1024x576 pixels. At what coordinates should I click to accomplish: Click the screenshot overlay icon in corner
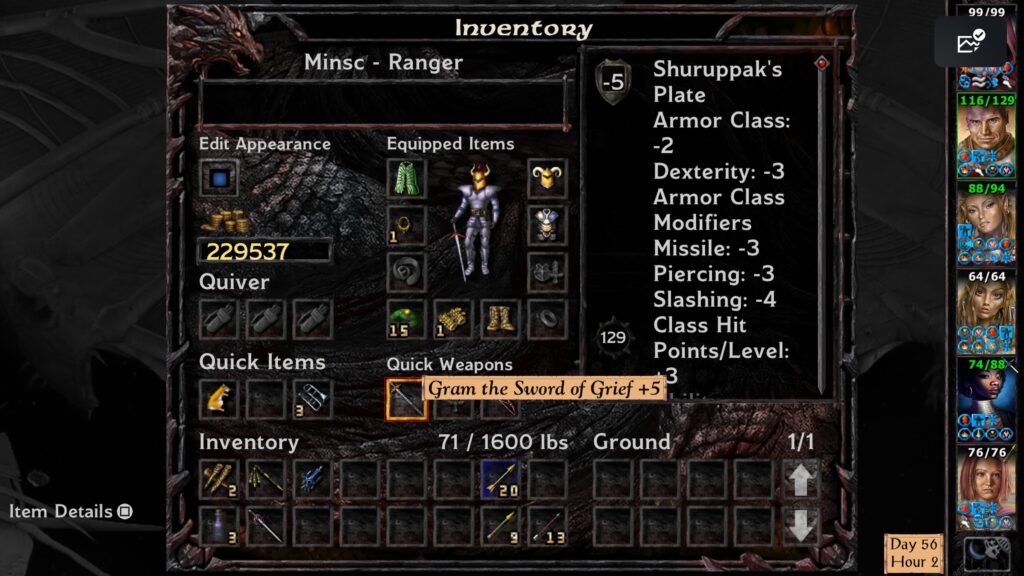click(x=970, y=42)
